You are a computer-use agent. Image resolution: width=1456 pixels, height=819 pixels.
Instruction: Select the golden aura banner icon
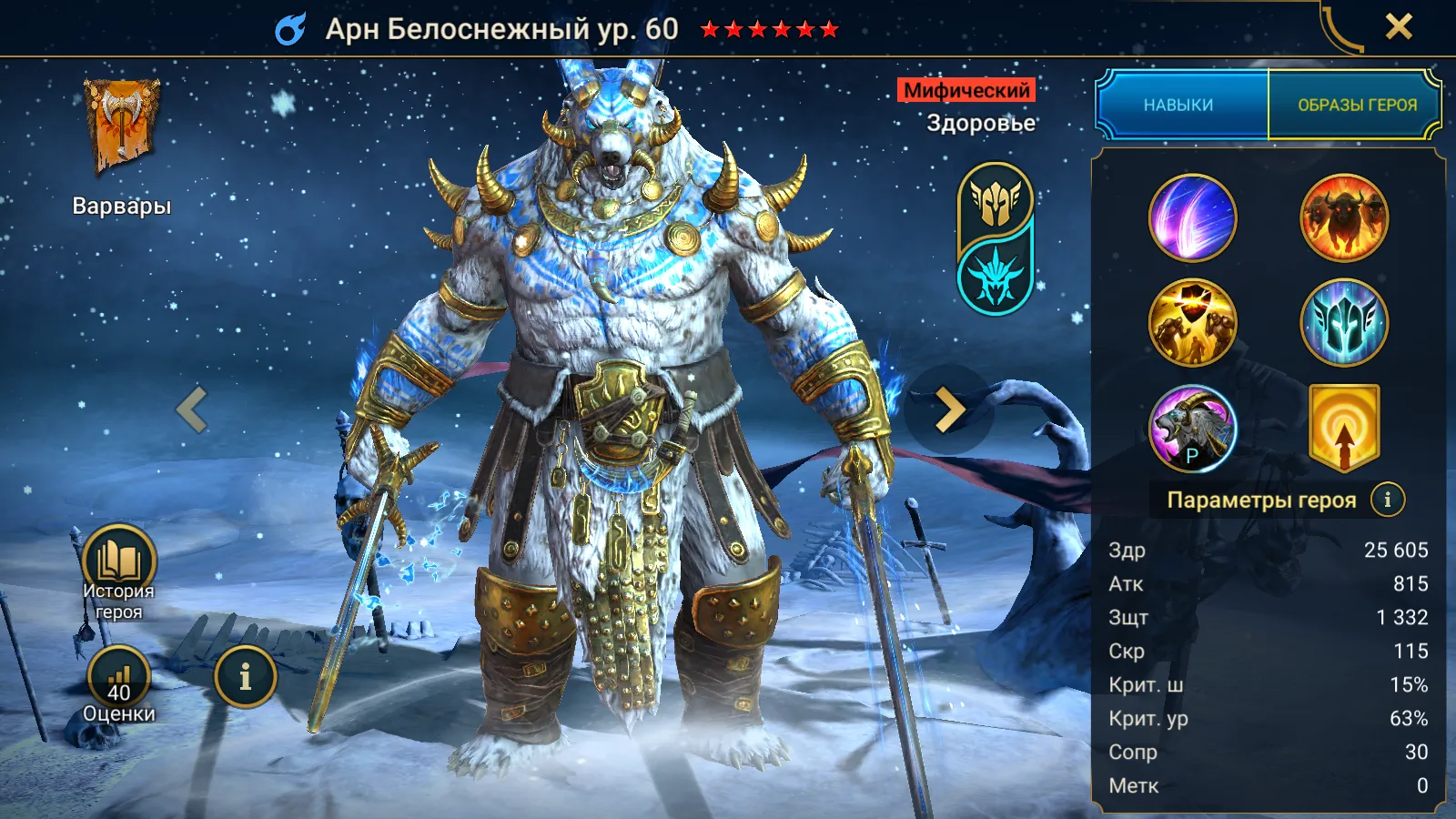coord(1344,427)
